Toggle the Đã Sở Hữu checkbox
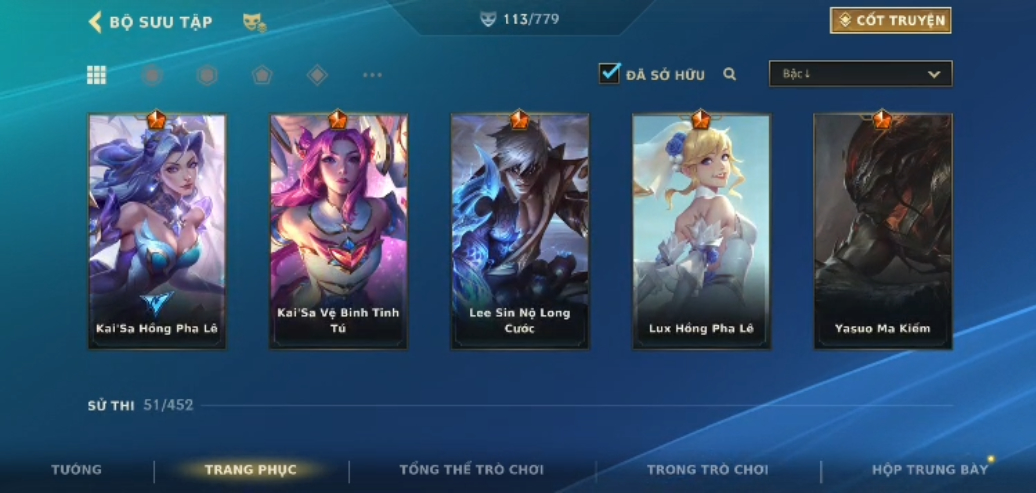Viewport: 1036px width, 493px height. tap(609, 74)
